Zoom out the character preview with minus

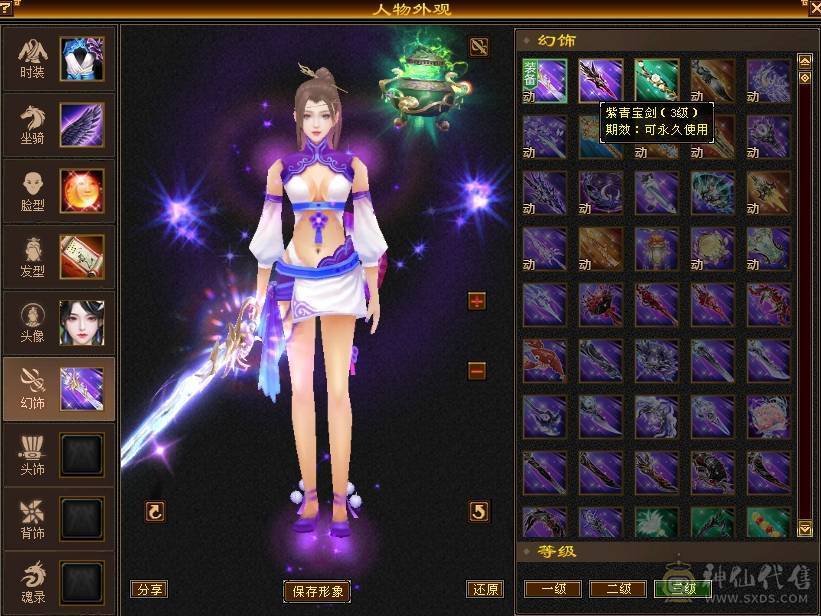tap(477, 371)
